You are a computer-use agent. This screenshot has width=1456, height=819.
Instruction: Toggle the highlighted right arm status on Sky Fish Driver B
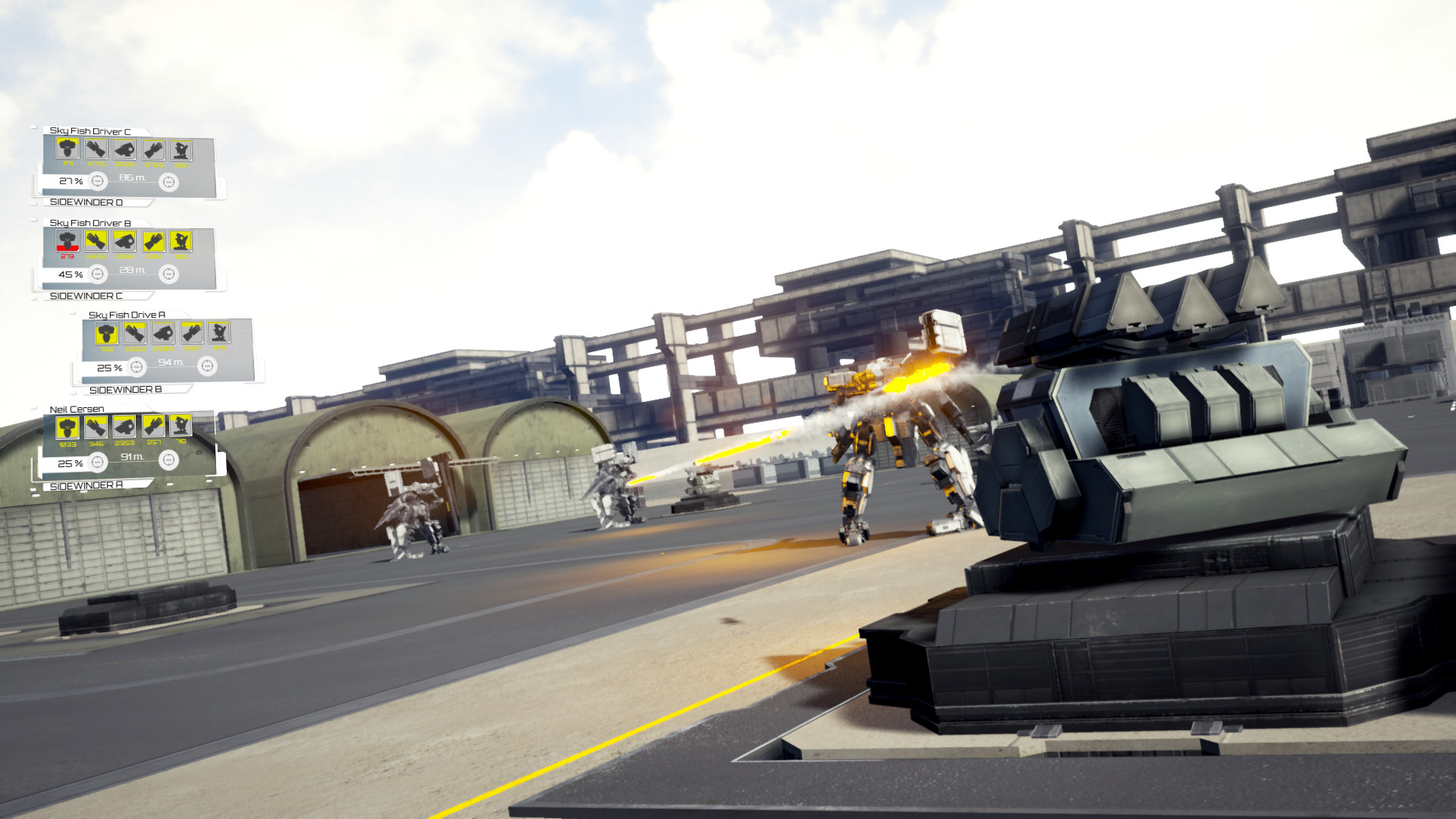click(x=152, y=241)
